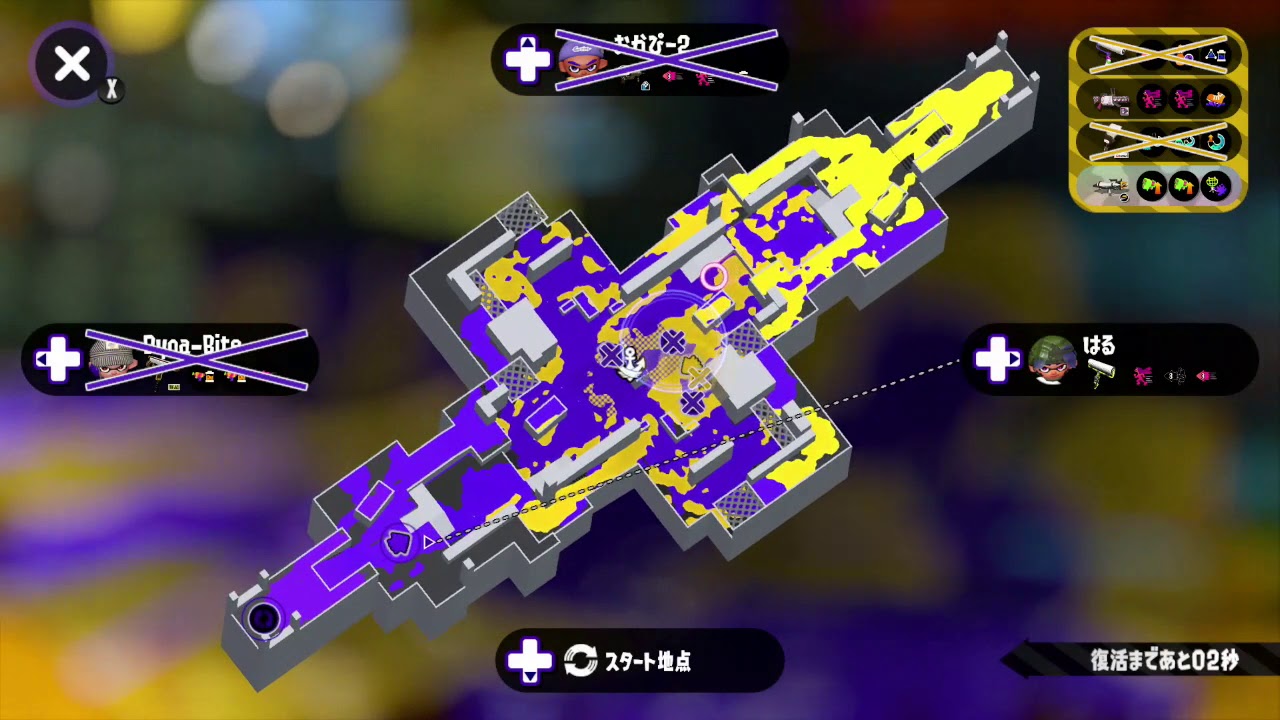Click the D-pad right icon beside はる's banner
The height and width of the screenshot is (720, 1280).
tap(997, 352)
